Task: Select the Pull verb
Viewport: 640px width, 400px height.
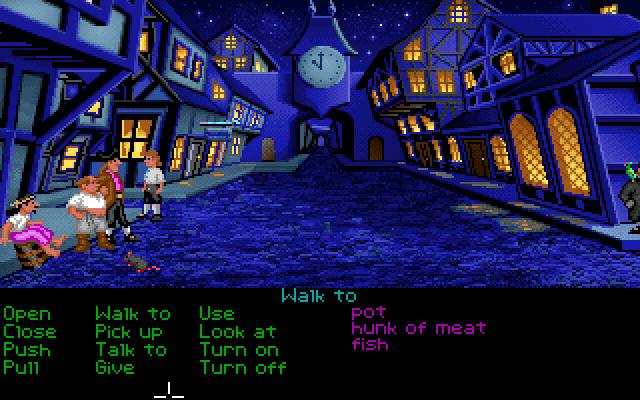Action: [22, 367]
